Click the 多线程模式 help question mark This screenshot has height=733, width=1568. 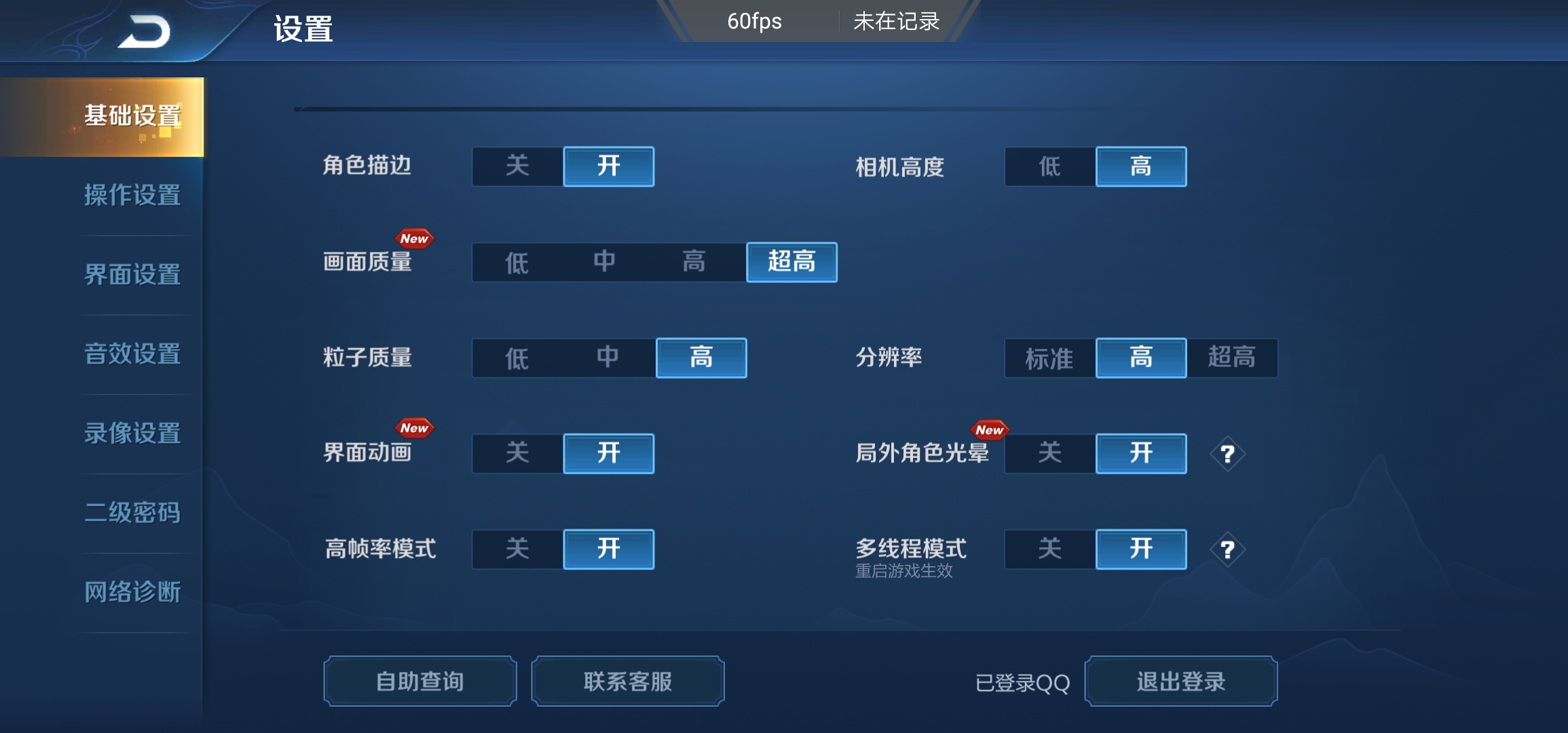pyautogui.click(x=1227, y=550)
